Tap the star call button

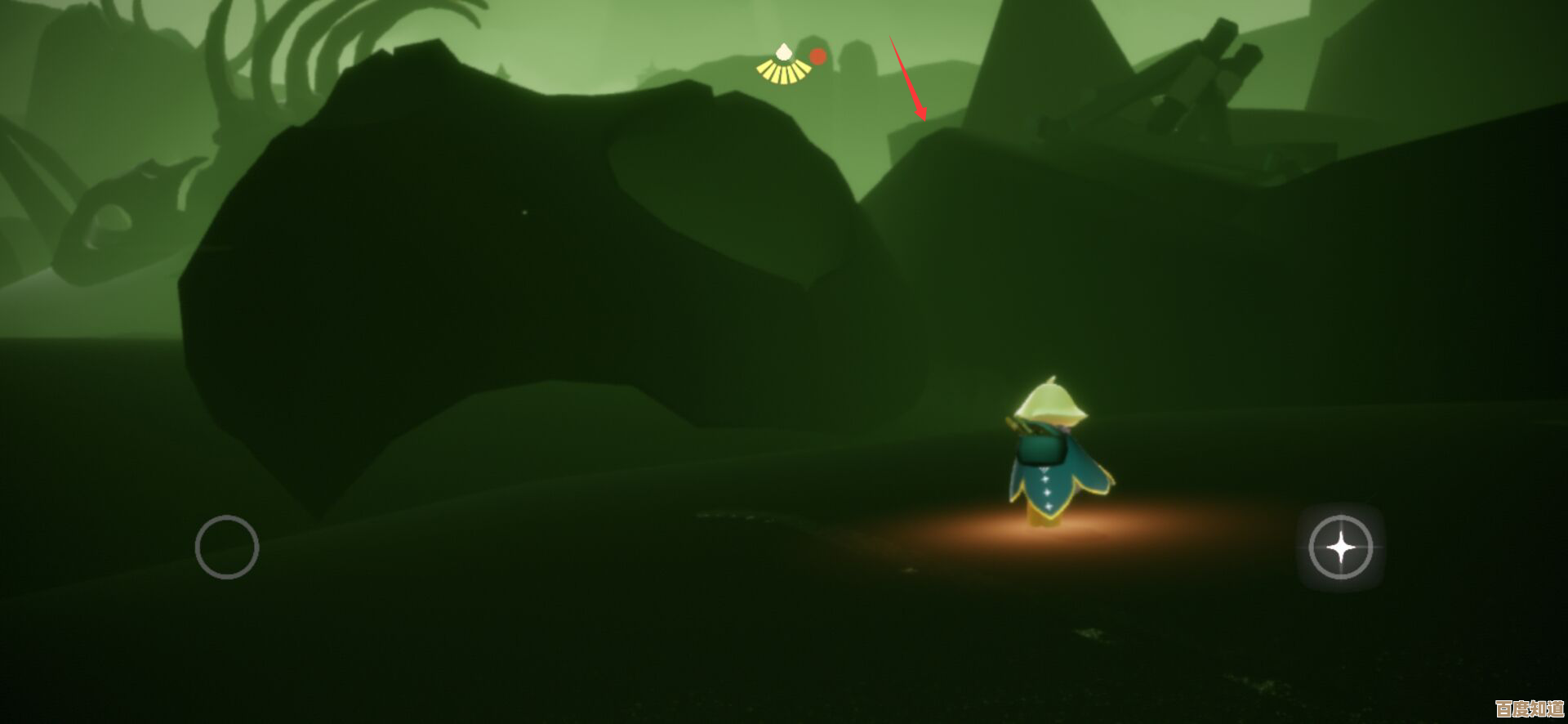(1340, 547)
